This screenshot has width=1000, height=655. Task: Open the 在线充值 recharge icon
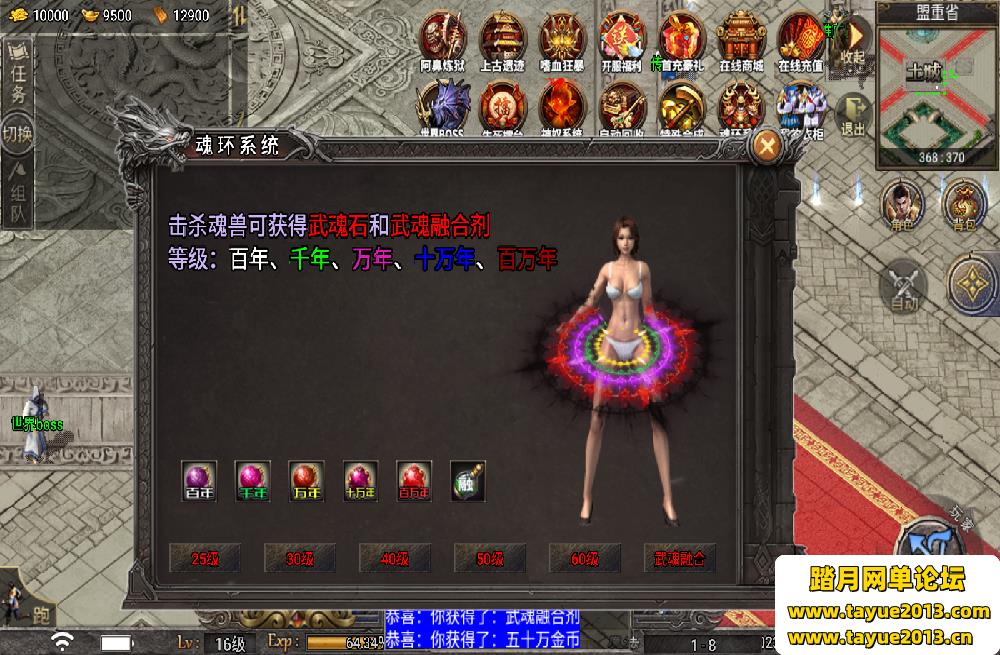(x=800, y=40)
